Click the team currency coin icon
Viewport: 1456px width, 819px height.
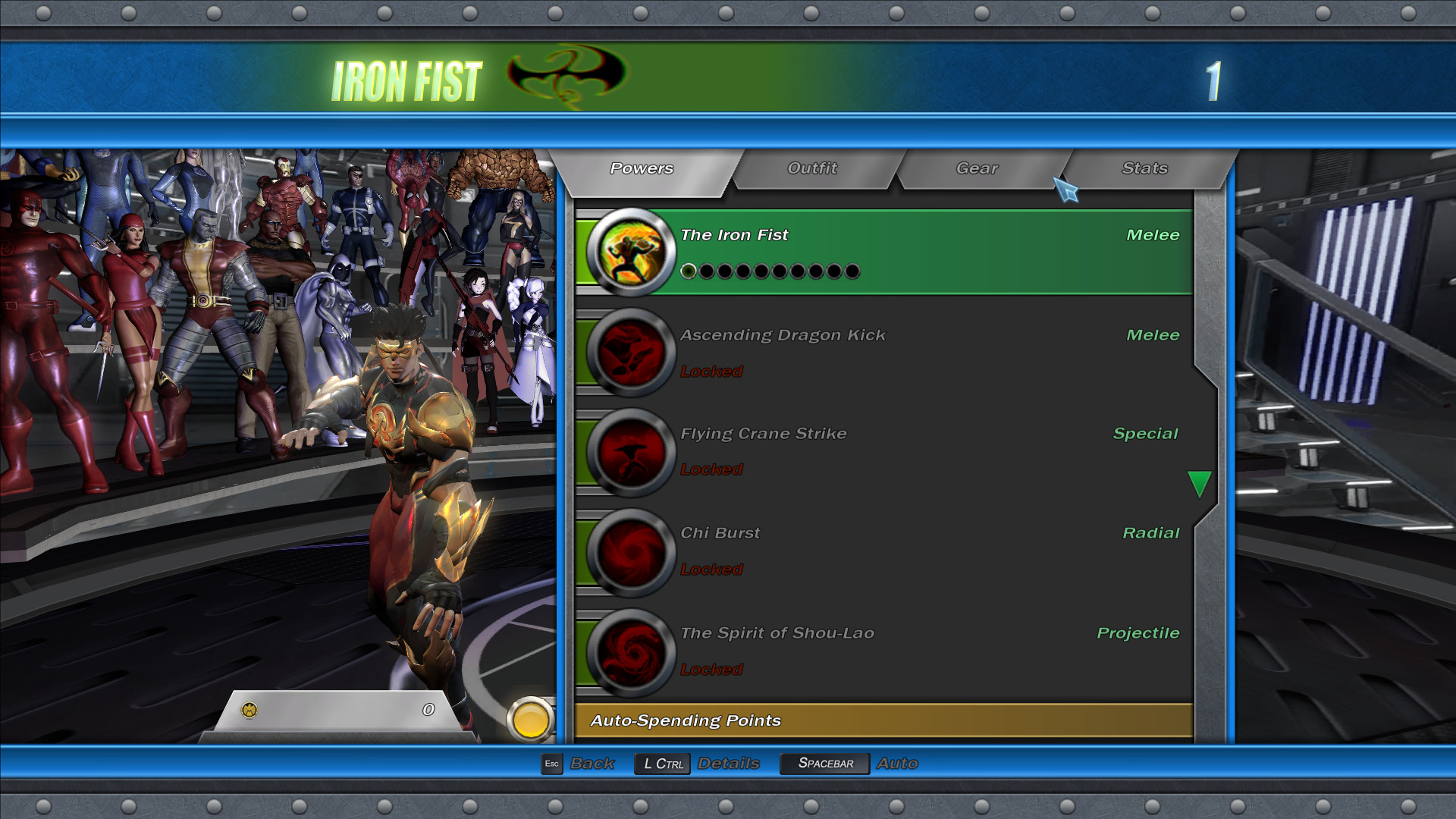point(248,709)
